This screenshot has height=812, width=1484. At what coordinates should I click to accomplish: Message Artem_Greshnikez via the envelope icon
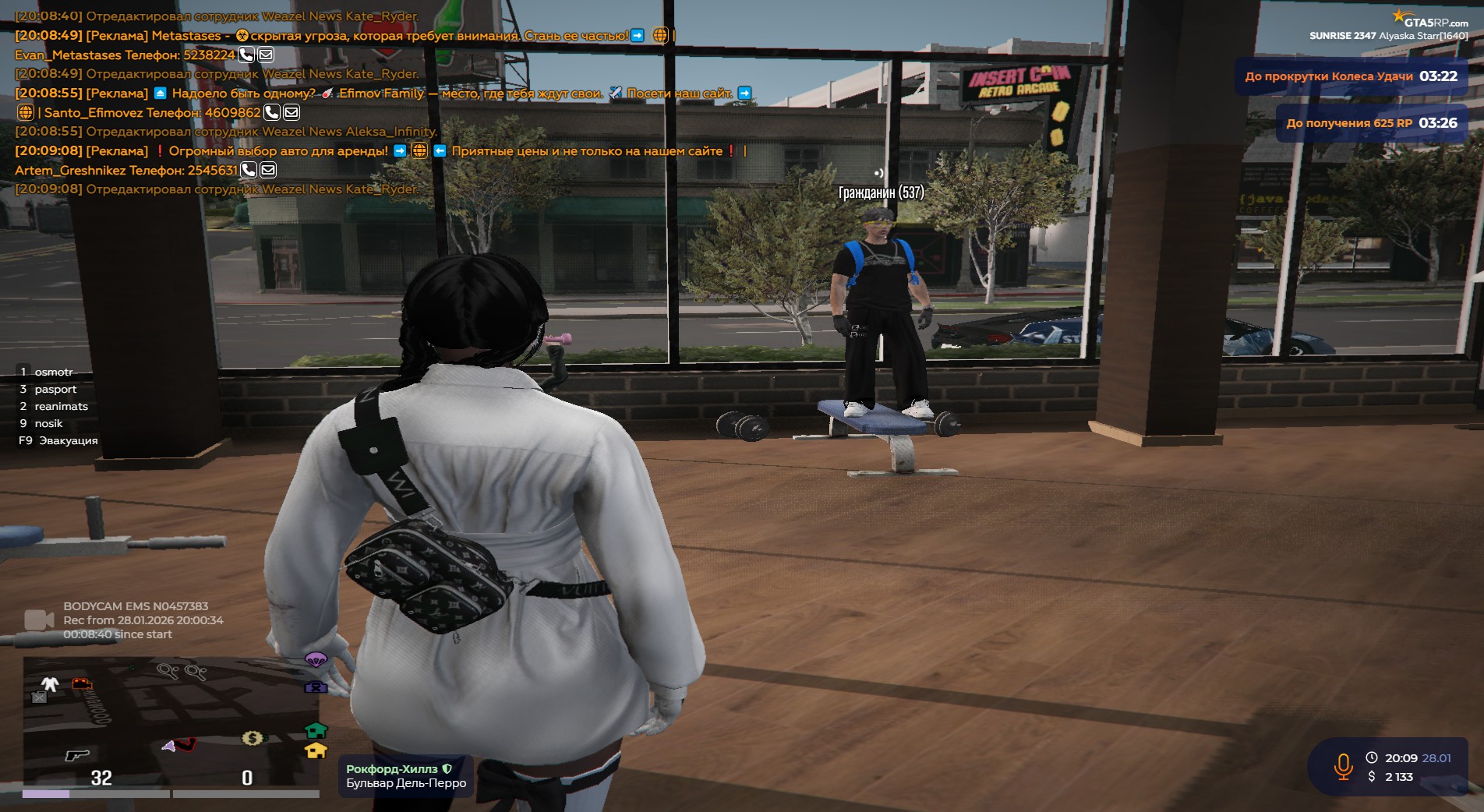pyautogui.click(x=268, y=170)
